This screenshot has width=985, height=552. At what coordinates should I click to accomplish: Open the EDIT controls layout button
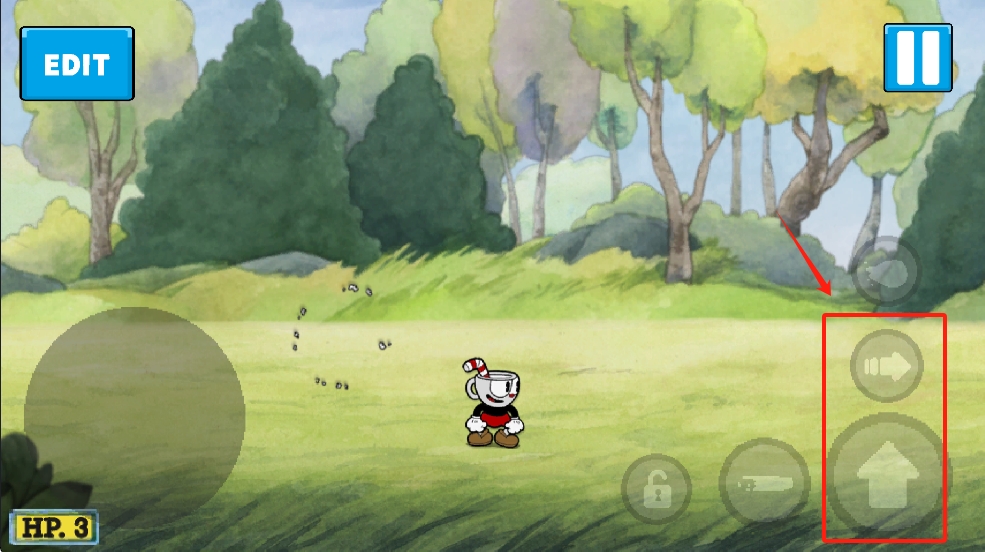pyautogui.click(x=77, y=64)
